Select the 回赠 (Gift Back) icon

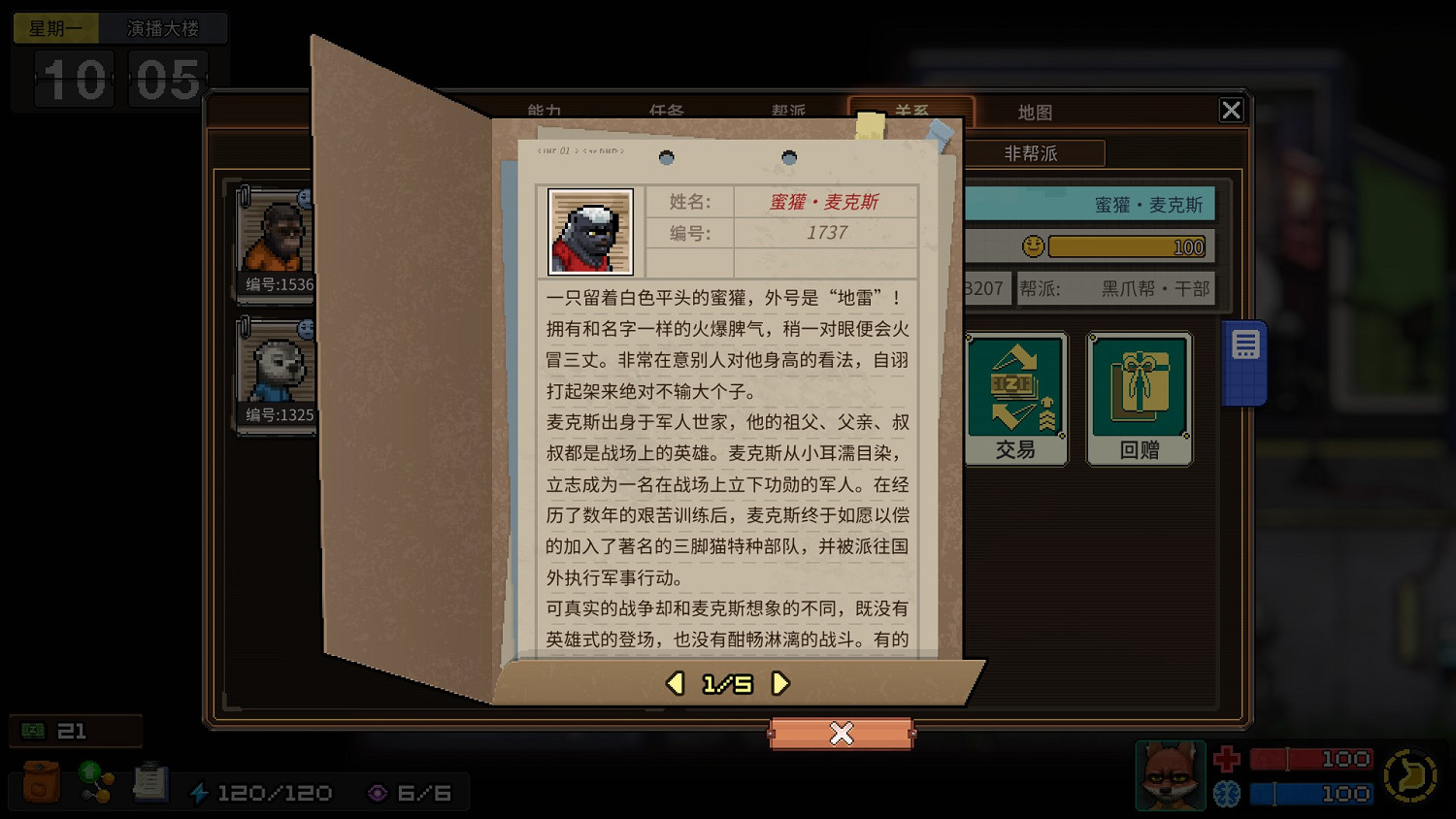1139,396
